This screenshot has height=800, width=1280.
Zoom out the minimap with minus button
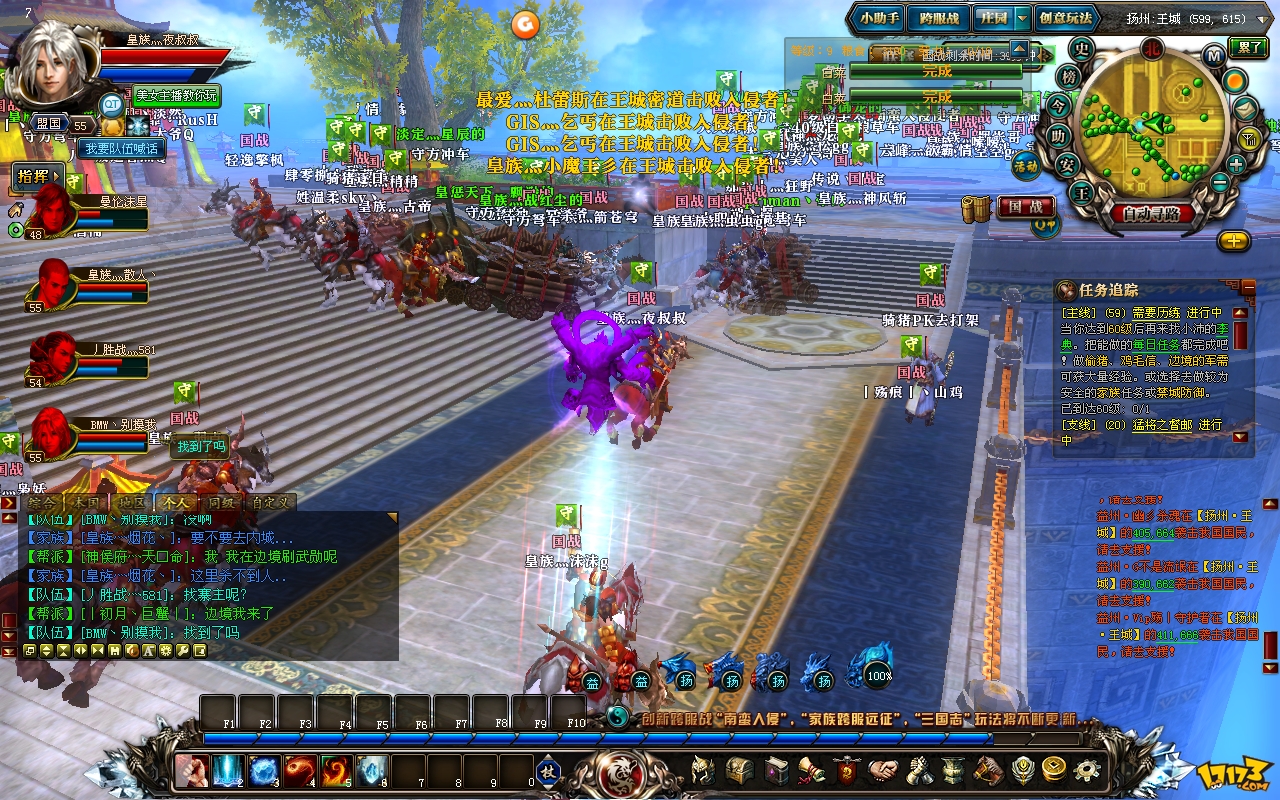1220,183
